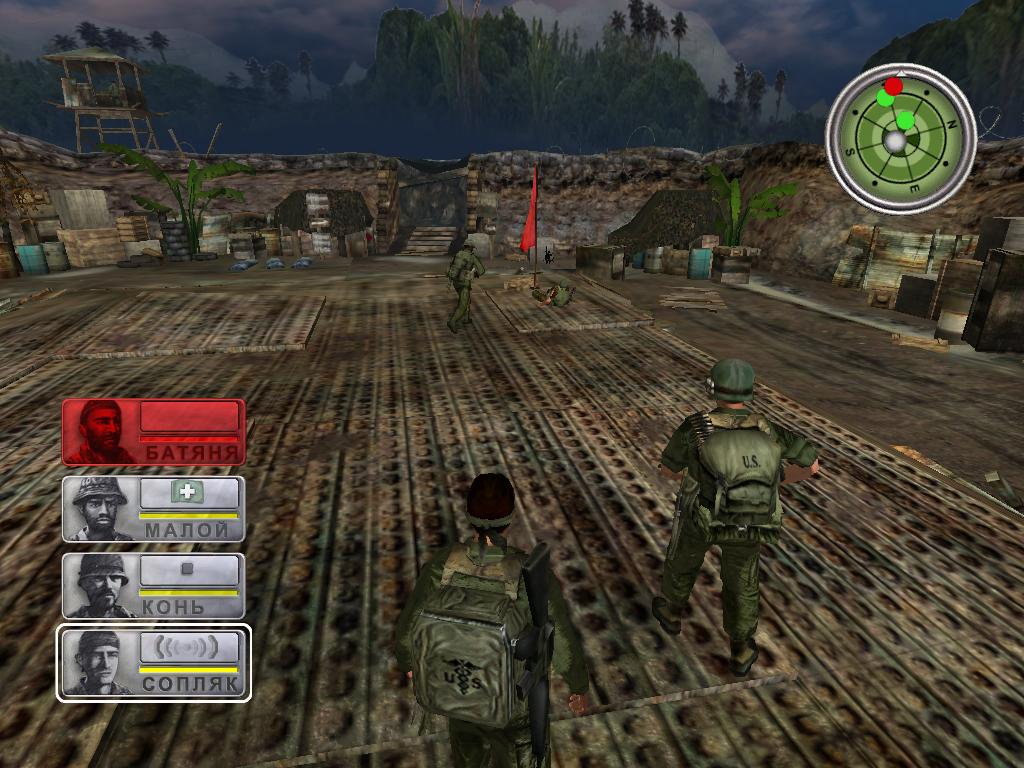Choose the КОНЬ squad member card
Viewport: 1024px width, 768px height.
point(153,586)
